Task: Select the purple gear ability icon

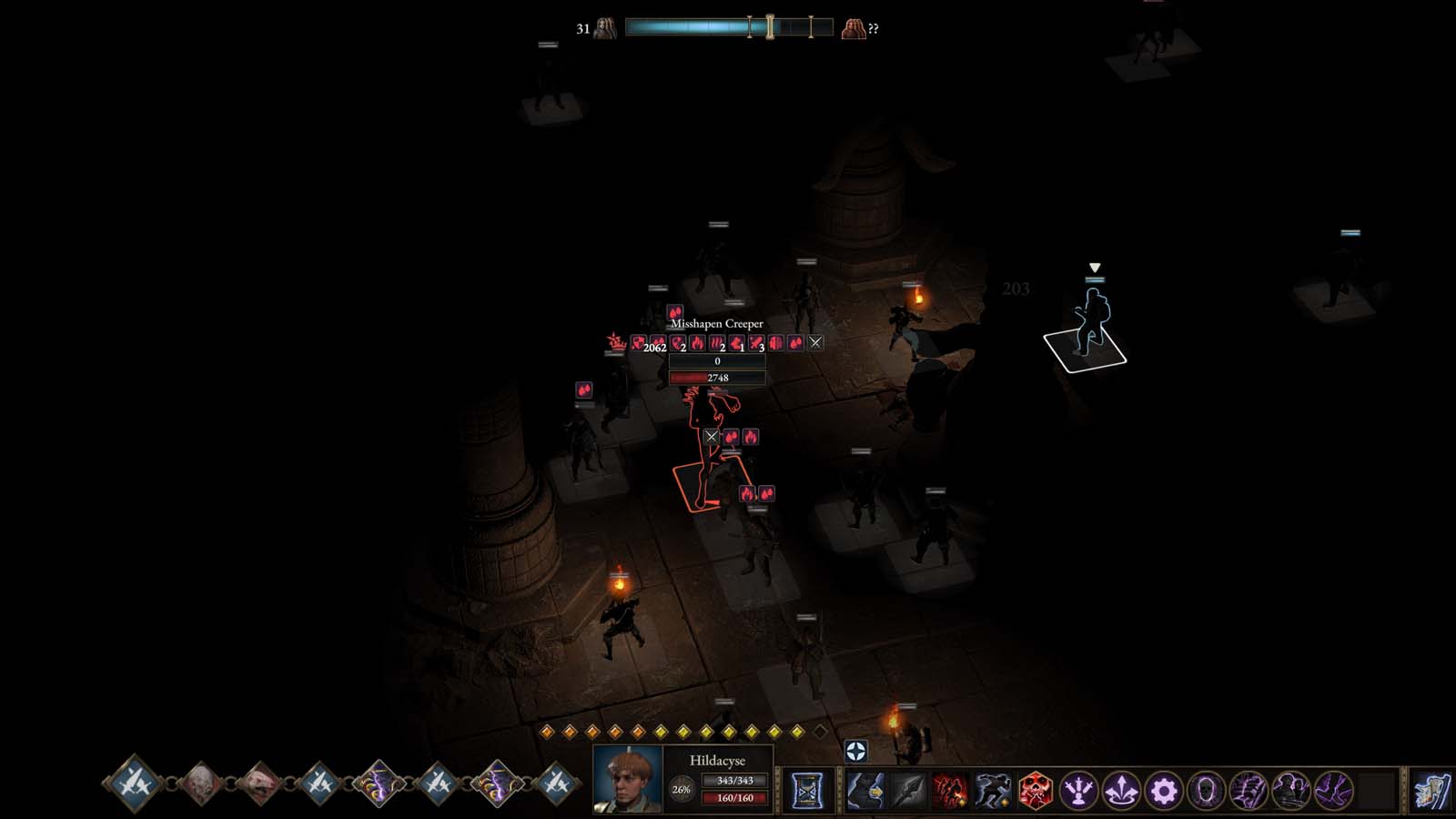Action: tap(1164, 792)
